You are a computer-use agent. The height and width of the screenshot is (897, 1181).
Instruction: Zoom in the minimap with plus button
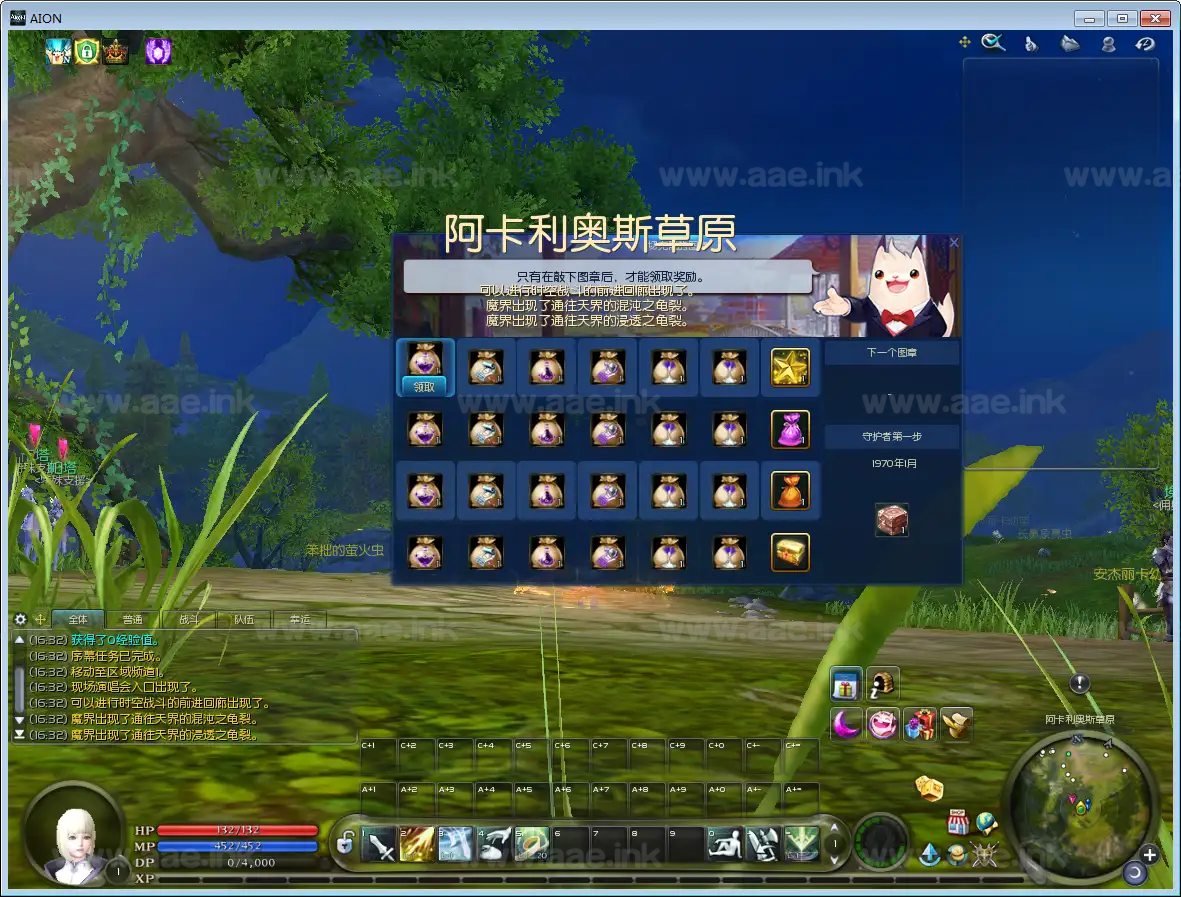tap(1149, 855)
